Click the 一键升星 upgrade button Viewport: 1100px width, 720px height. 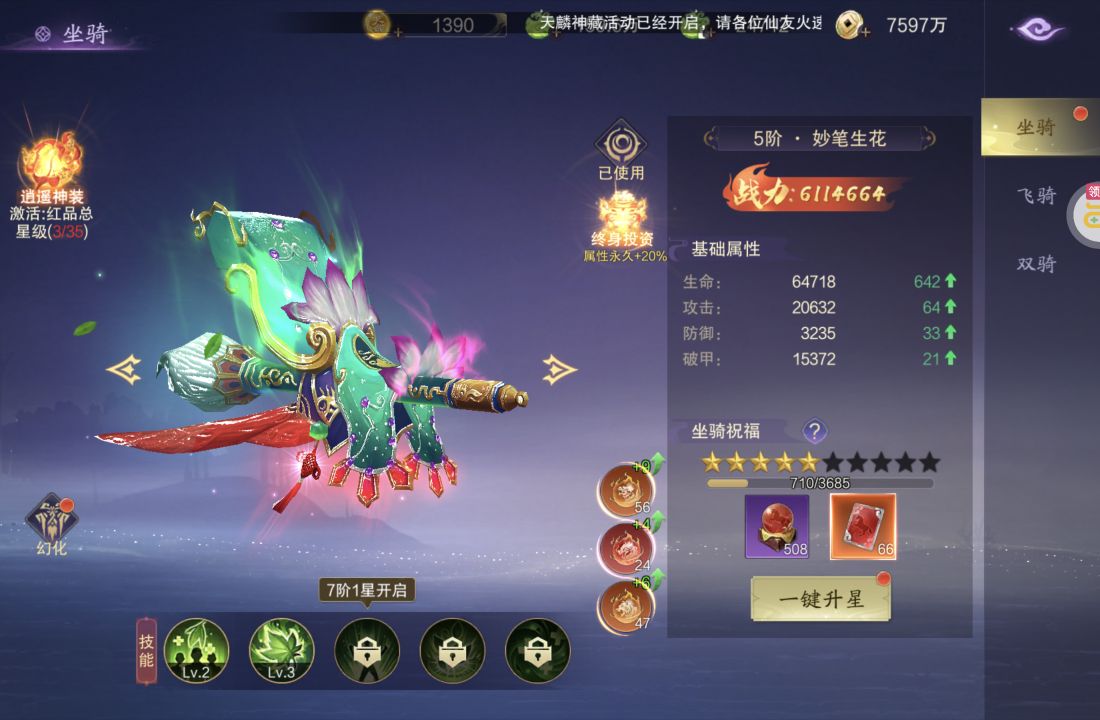tap(820, 599)
